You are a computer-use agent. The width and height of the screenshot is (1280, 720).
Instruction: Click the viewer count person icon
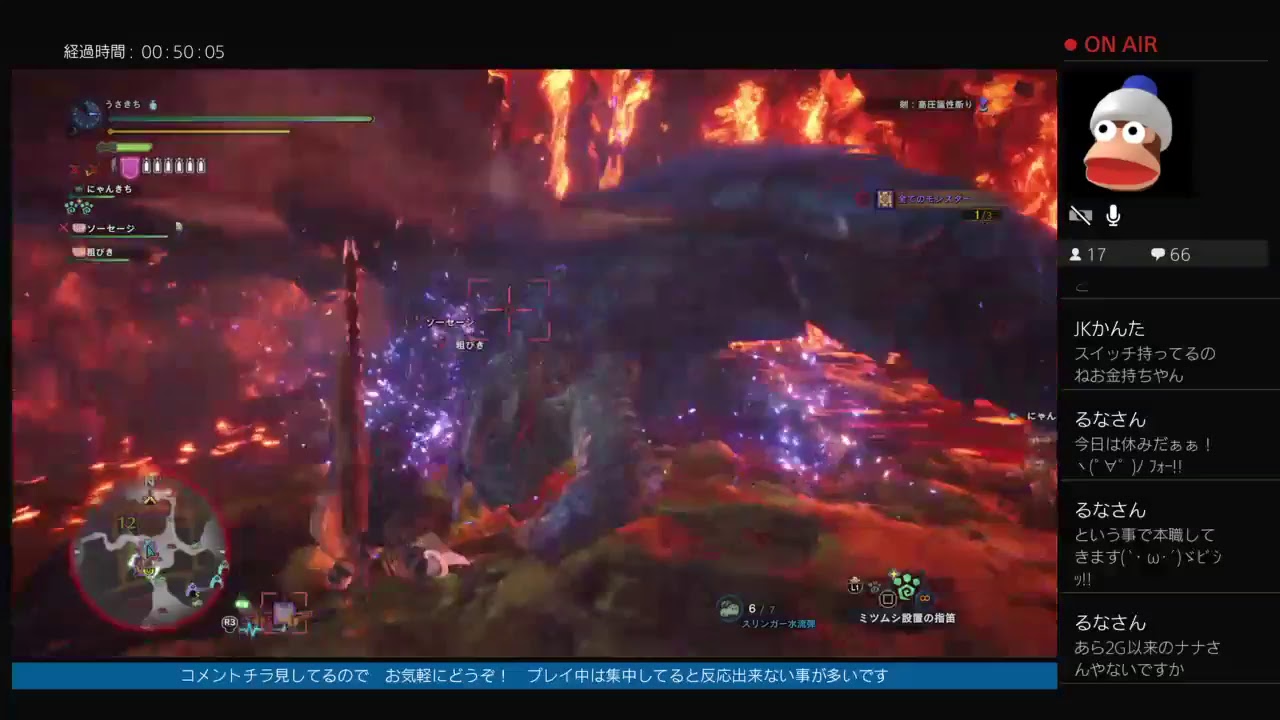pos(1077,255)
